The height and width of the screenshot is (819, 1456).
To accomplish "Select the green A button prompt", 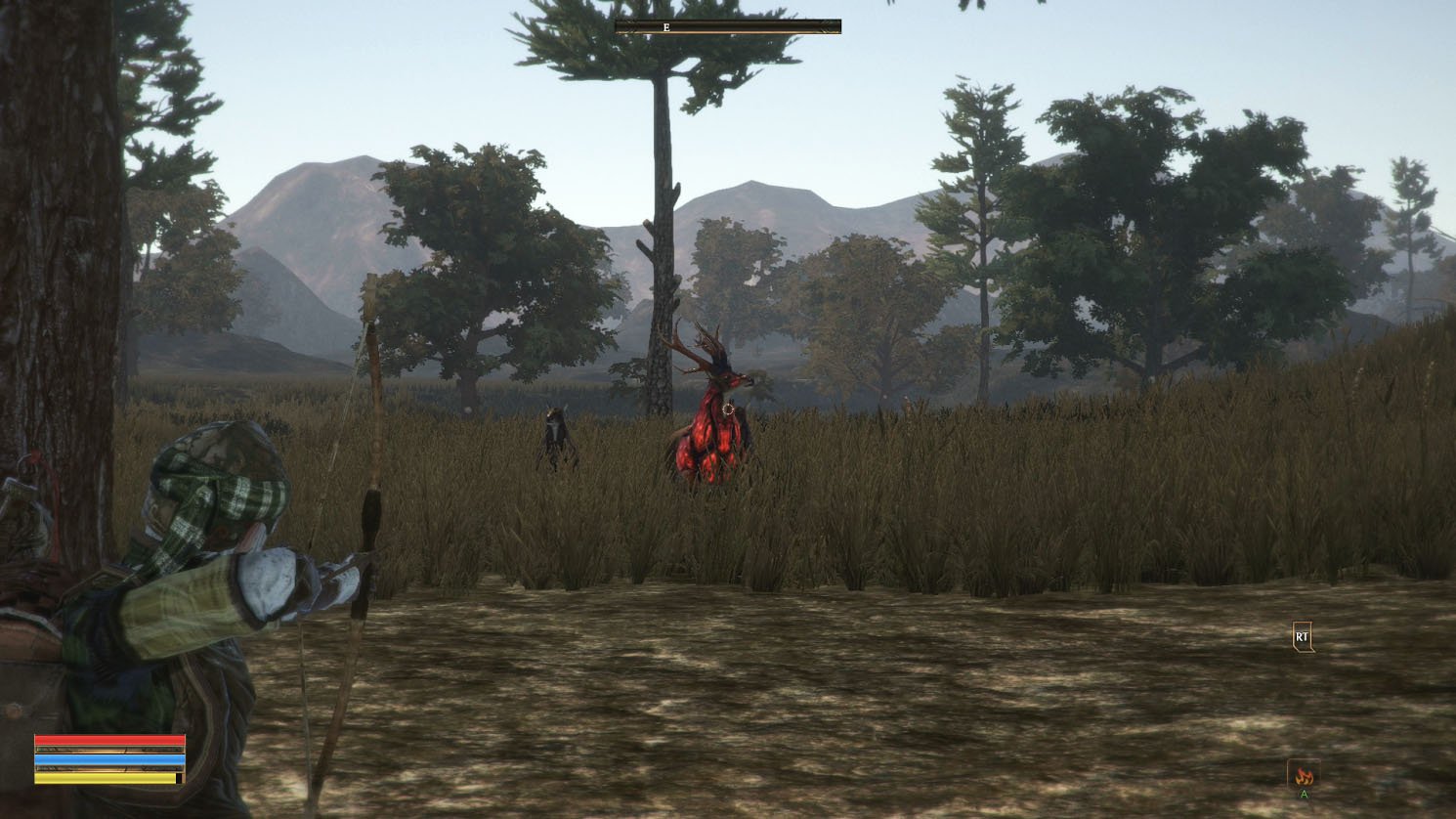I will [x=1304, y=794].
